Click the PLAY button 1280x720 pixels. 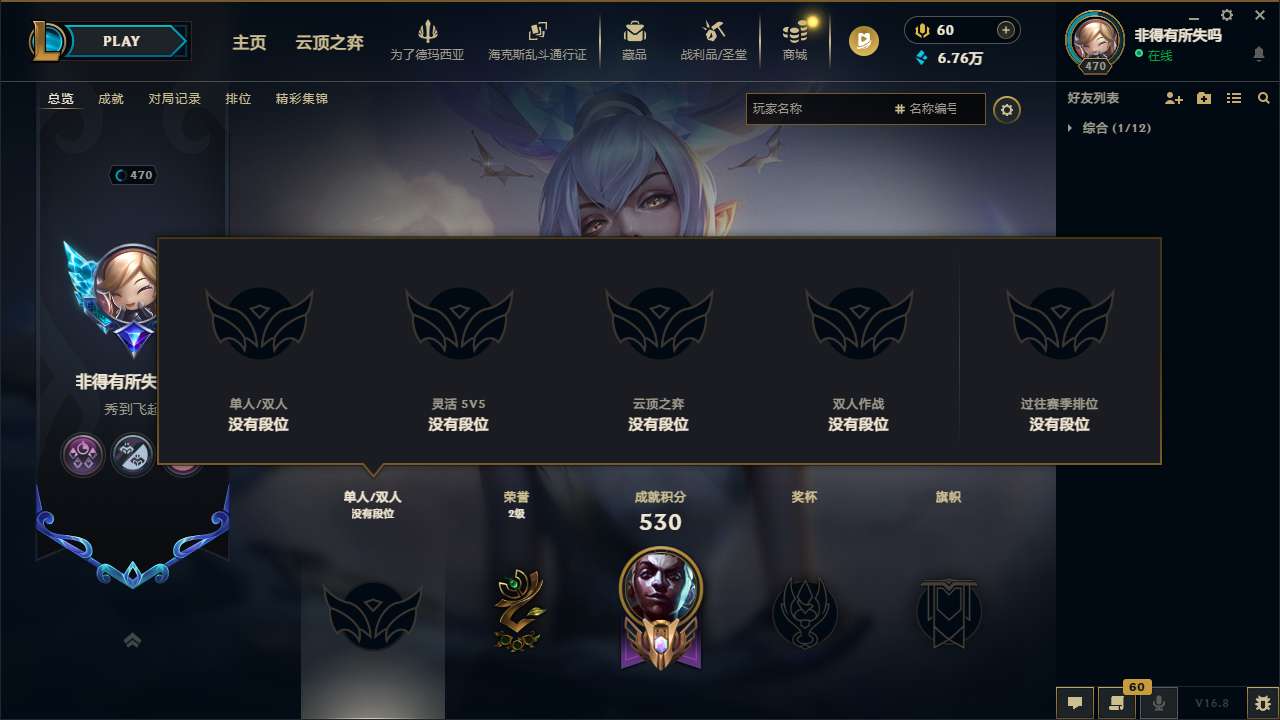(x=121, y=41)
